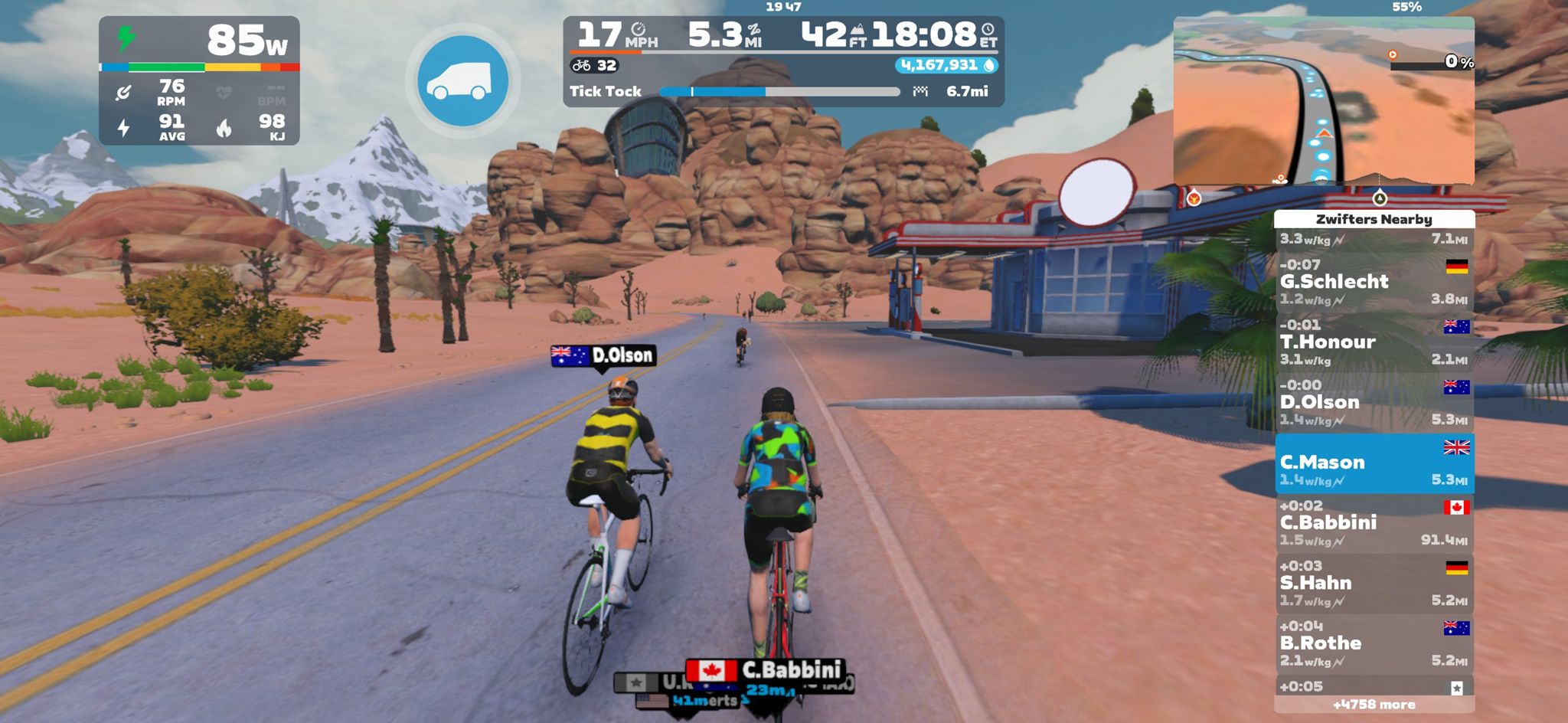Click the Tick Tock route progress bar

click(x=781, y=91)
